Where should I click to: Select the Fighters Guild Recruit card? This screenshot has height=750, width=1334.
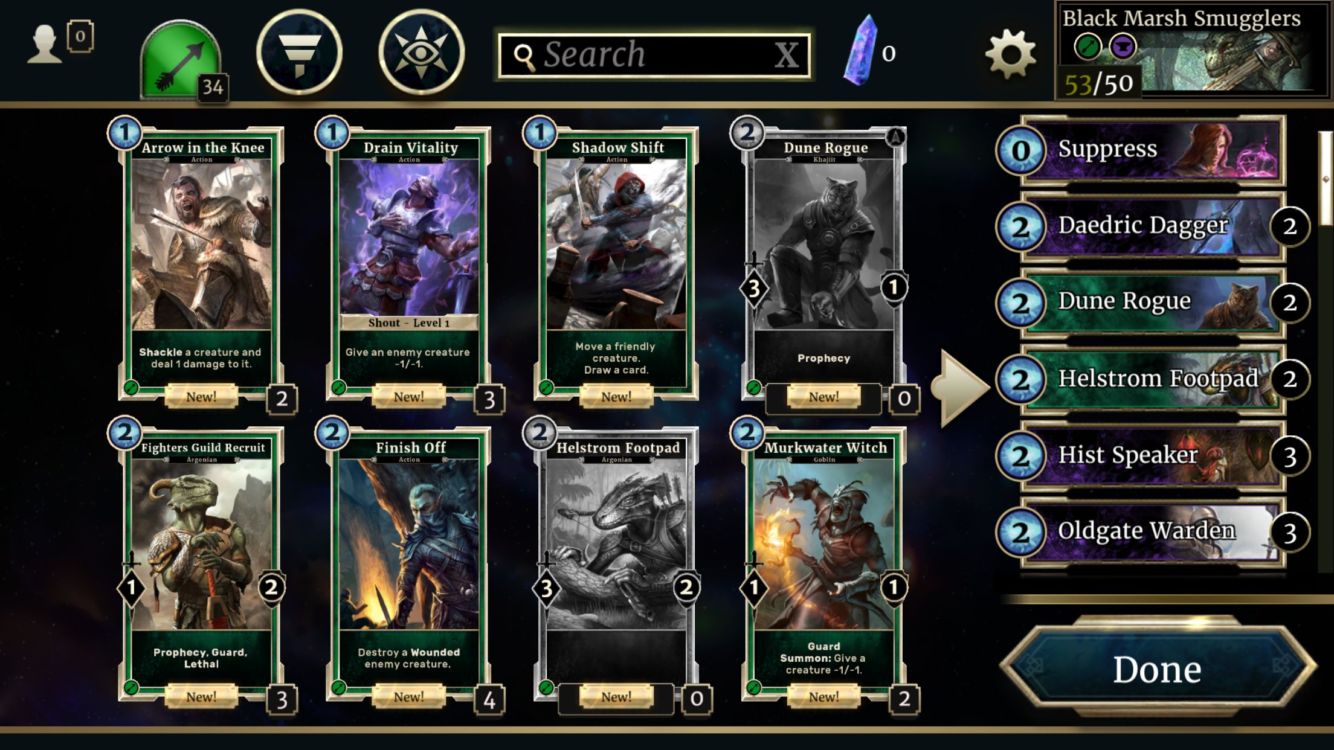pyautogui.click(x=203, y=560)
